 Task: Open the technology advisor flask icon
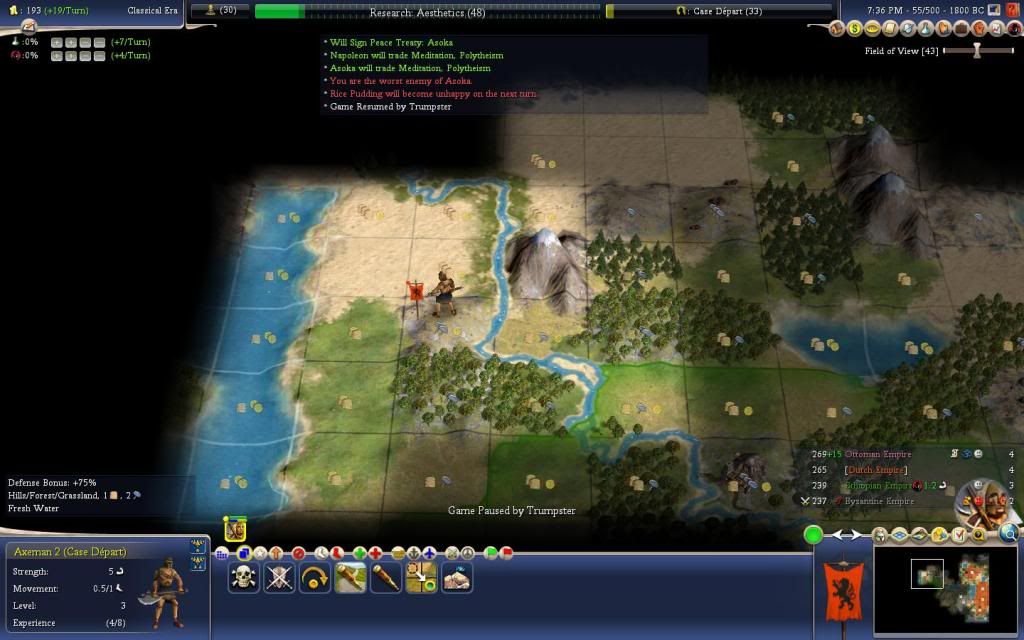coord(924,28)
